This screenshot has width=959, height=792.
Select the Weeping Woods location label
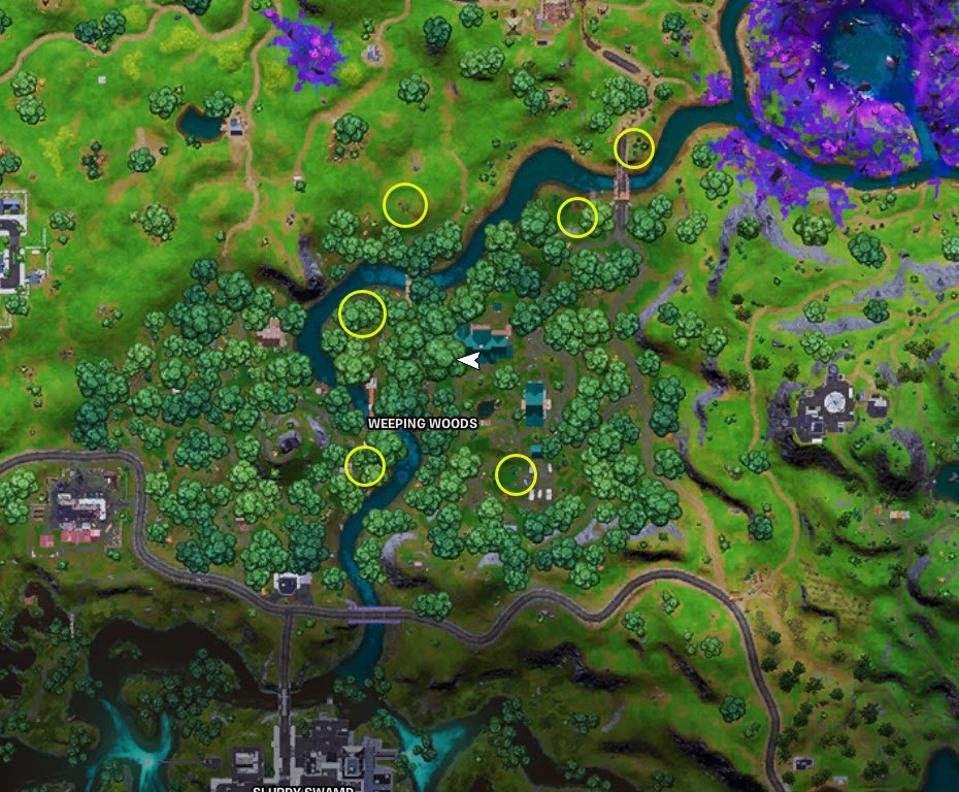422,423
